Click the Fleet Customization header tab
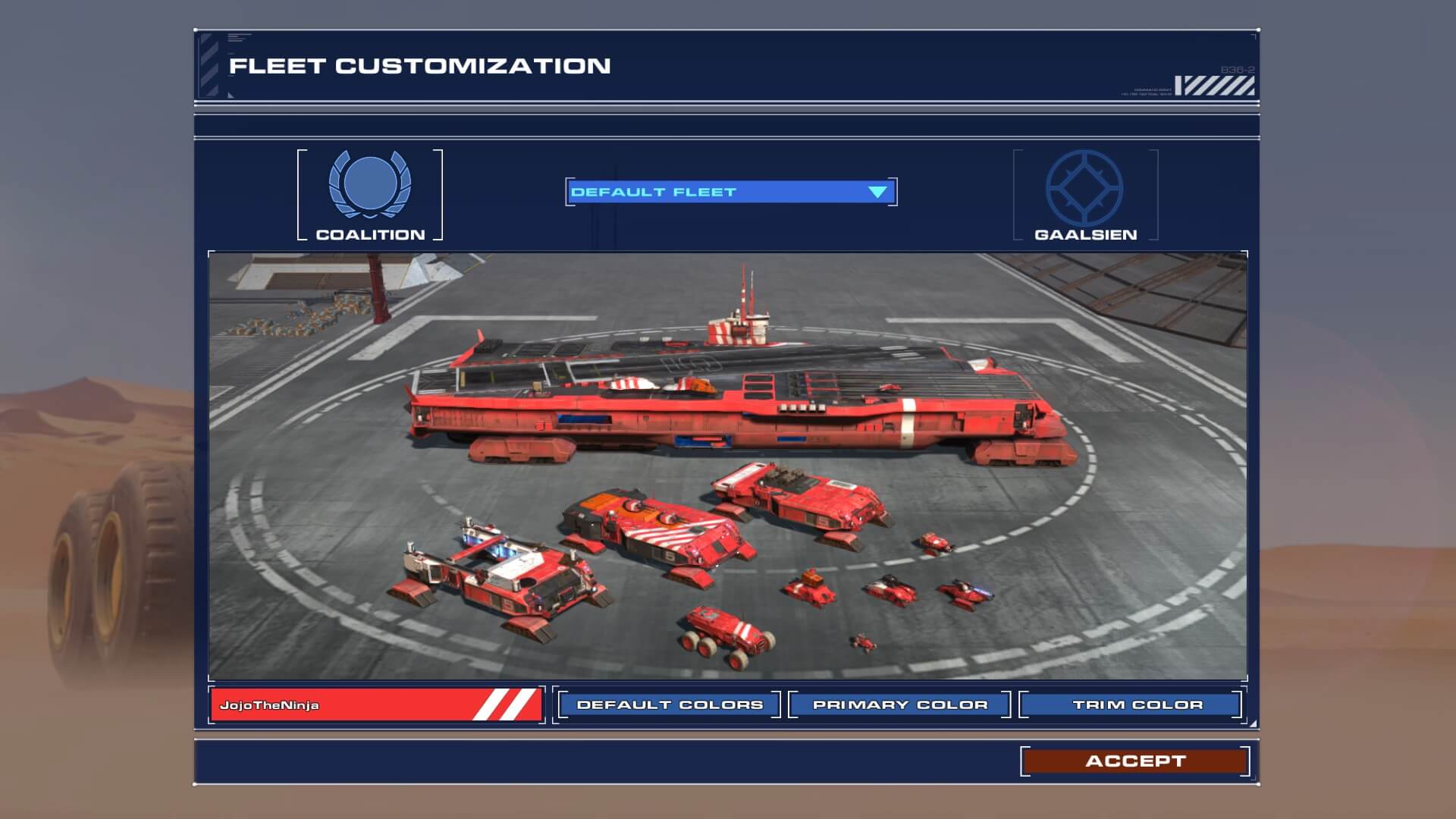Image resolution: width=1456 pixels, height=819 pixels. tap(420, 65)
